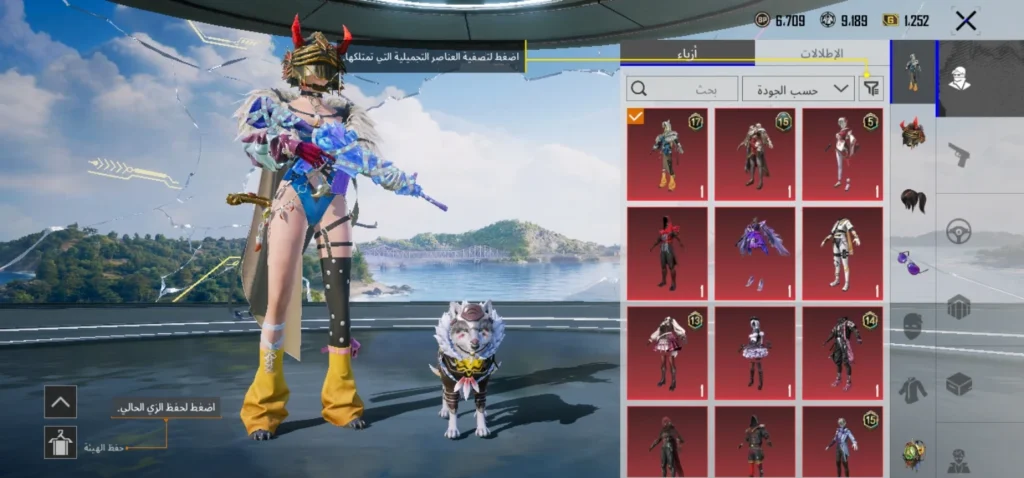Select the outfit with level 14 badge

[843, 350]
